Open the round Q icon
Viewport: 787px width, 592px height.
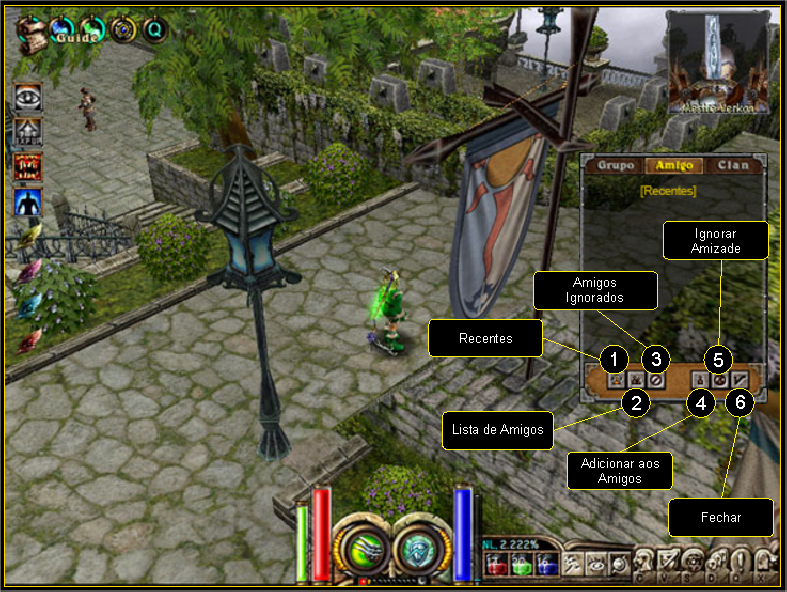155,30
